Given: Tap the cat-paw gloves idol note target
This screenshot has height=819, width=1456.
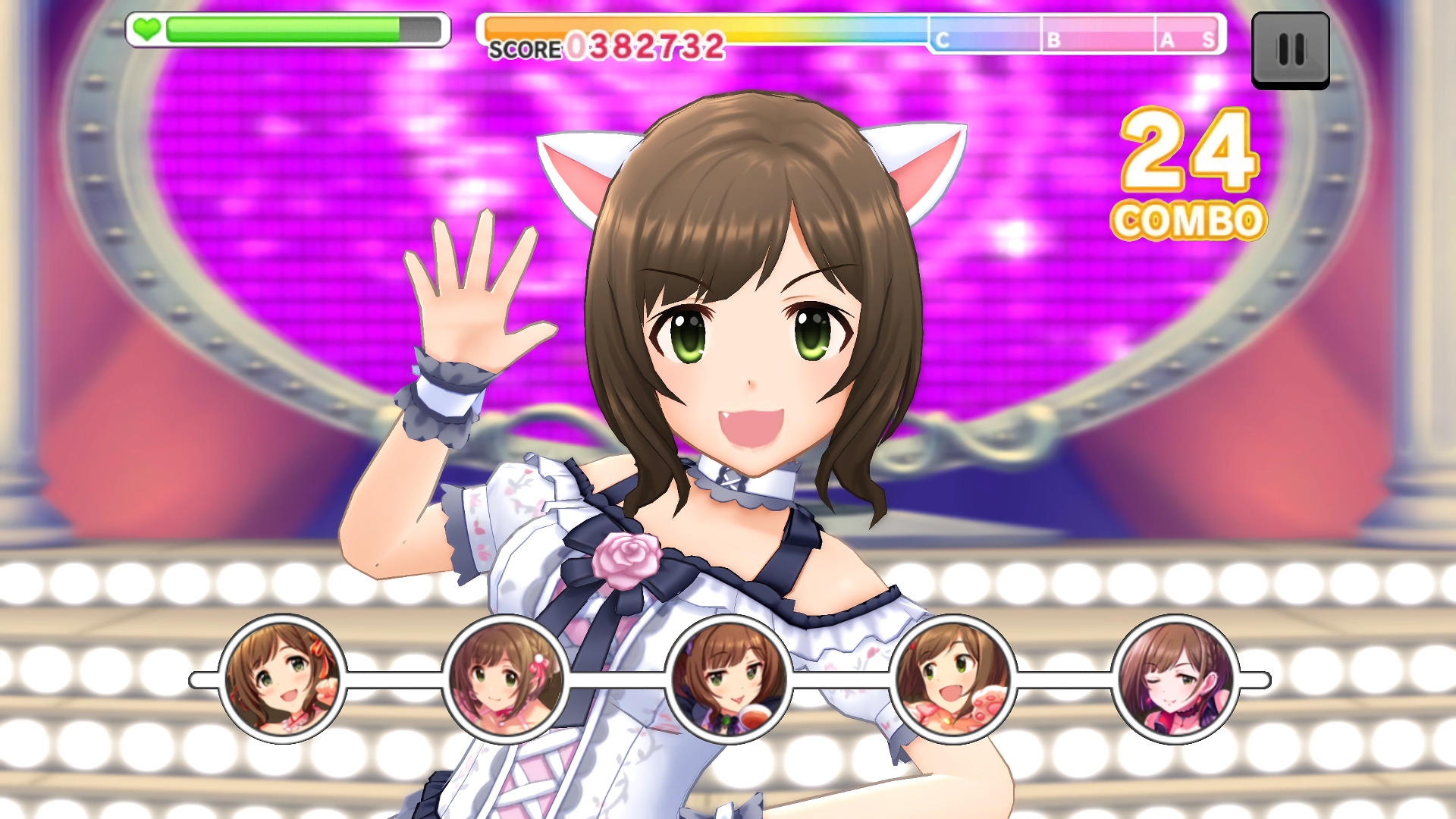Looking at the screenshot, I should (x=952, y=679).
